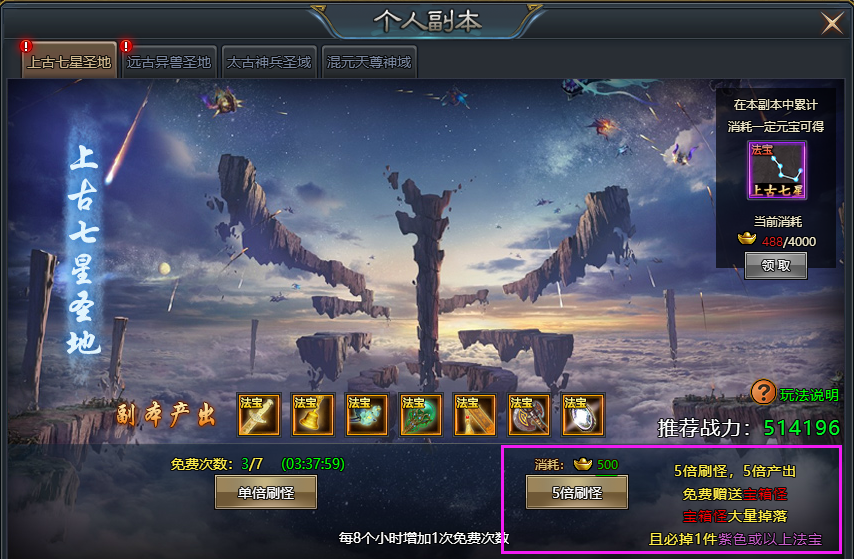Choose the 5倍刷怪 option
The width and height of the screenshot is (854, 559).
click(x=577, y=492)
